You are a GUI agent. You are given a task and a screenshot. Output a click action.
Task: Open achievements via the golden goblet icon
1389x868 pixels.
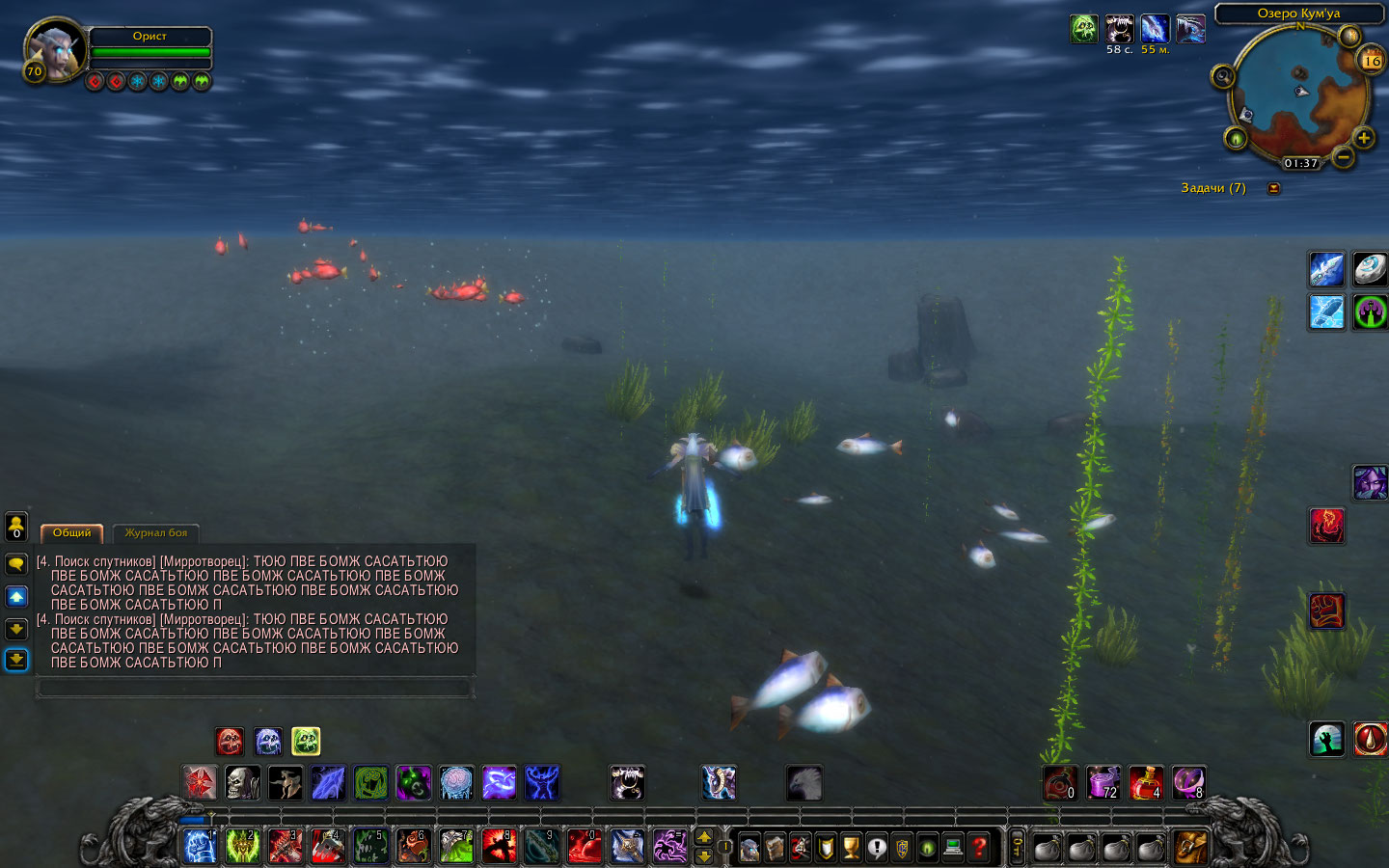pyautogui.click(x=851, y=848)
